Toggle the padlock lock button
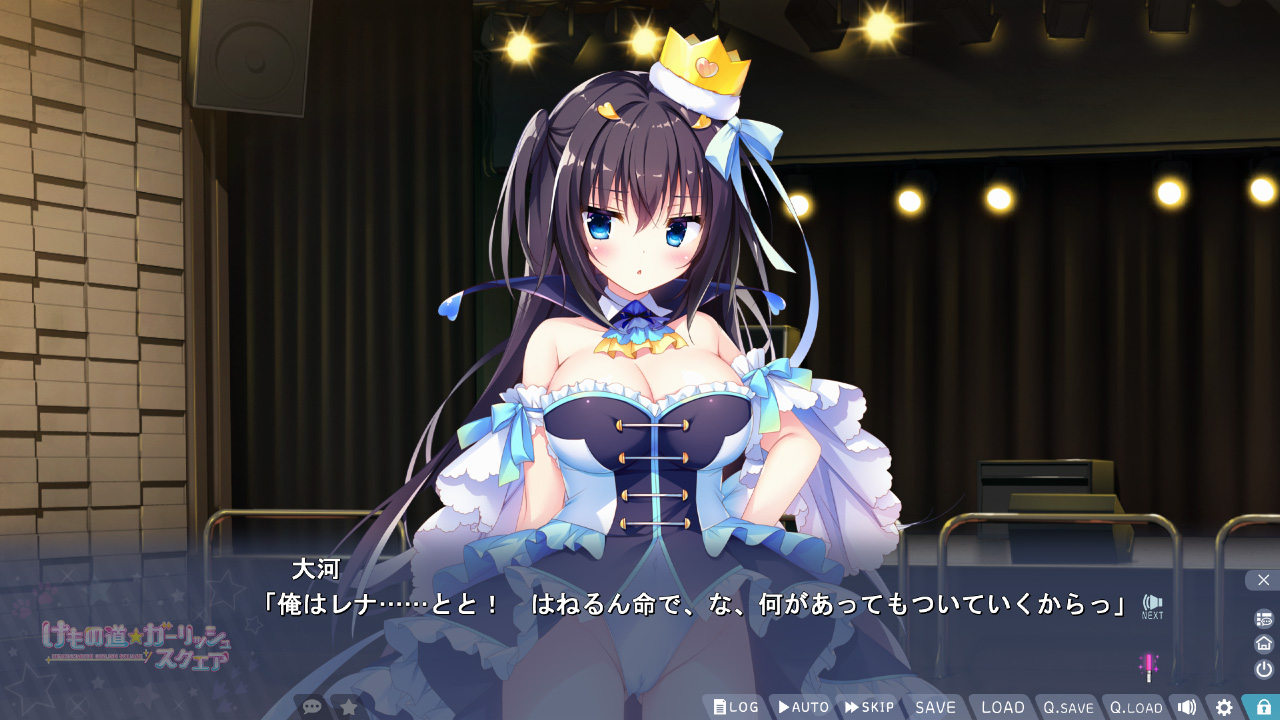The width and height of the screenshot is (1280, 720). click(x=1263, y=707)
